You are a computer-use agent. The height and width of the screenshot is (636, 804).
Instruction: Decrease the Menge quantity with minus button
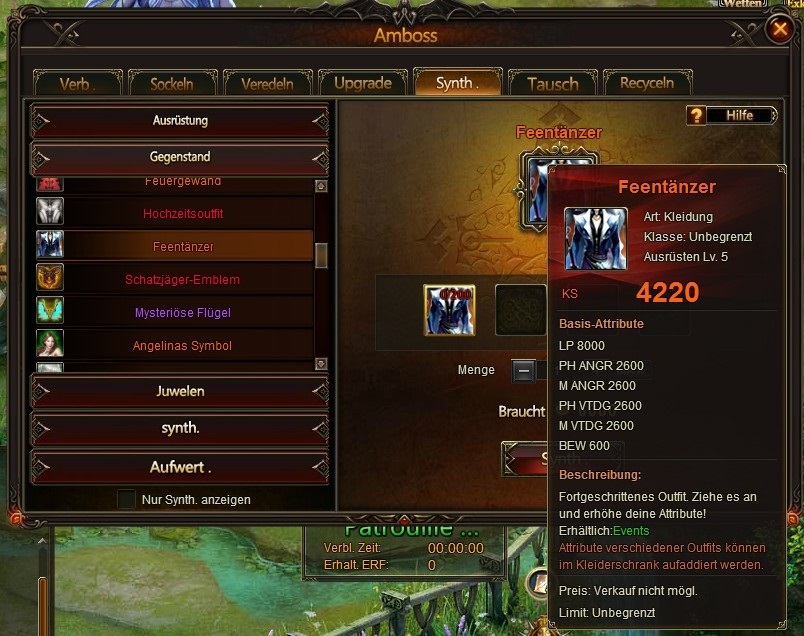point(523,371)
